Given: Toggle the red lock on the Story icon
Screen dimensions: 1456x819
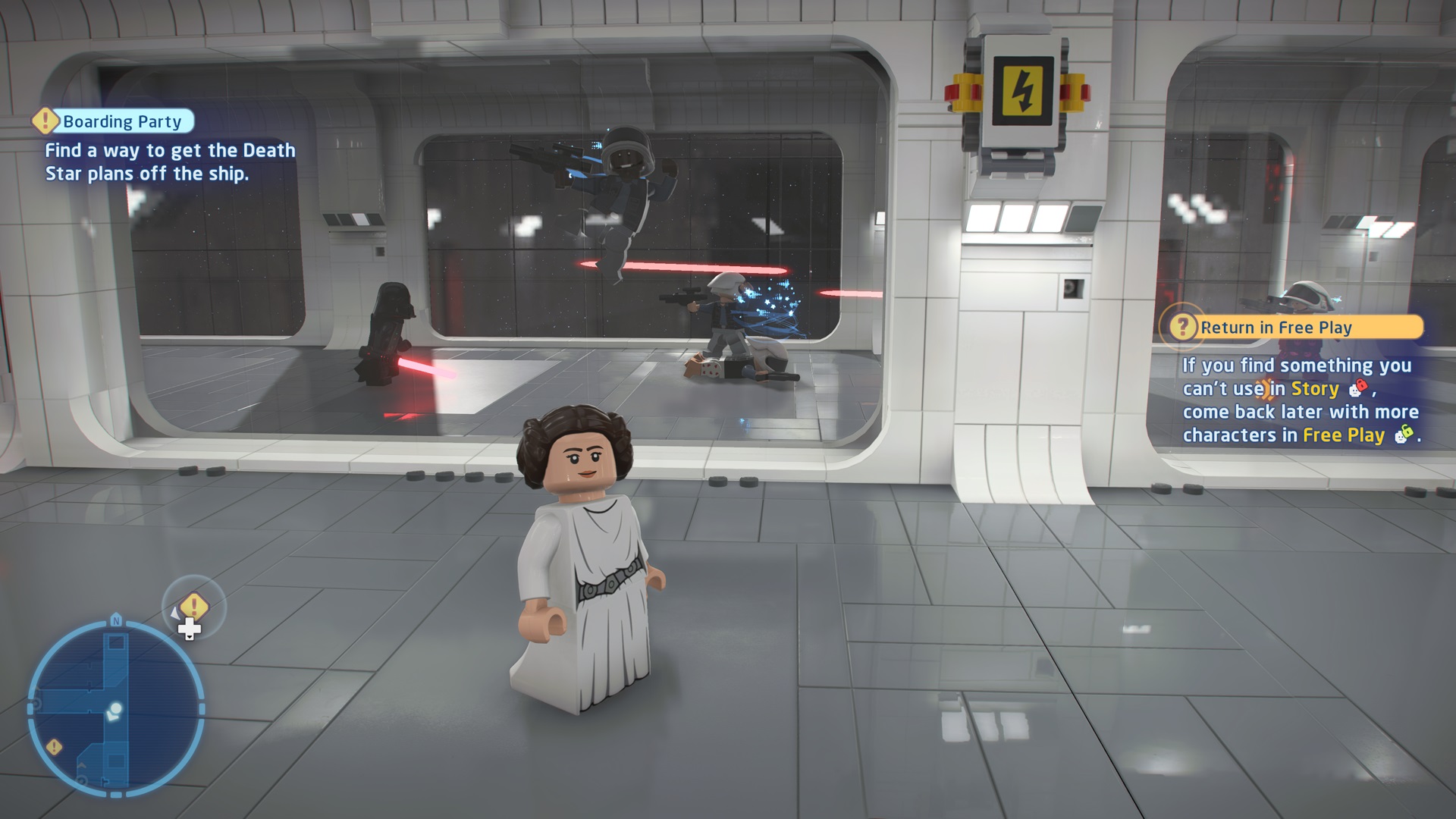Looking at the screenshot, I should click(x=1361, y=387).
